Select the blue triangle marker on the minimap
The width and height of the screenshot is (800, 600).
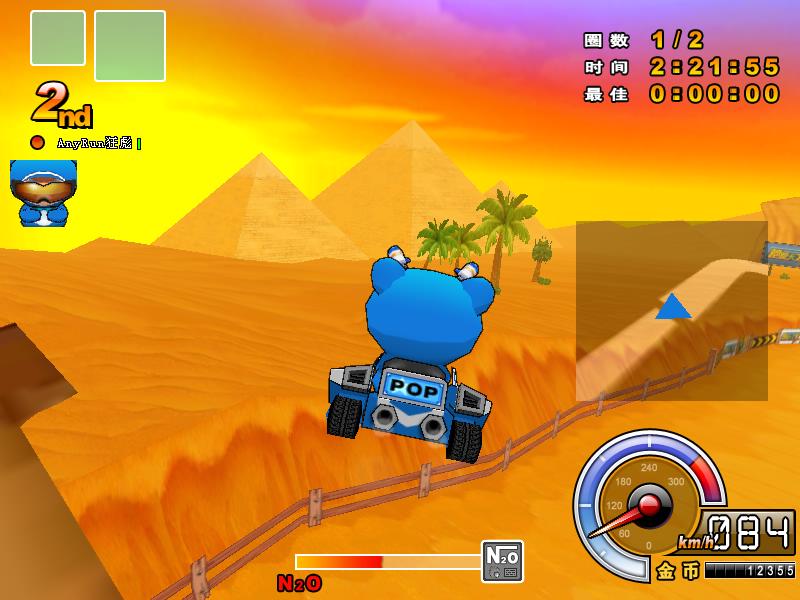click(673, 307)
